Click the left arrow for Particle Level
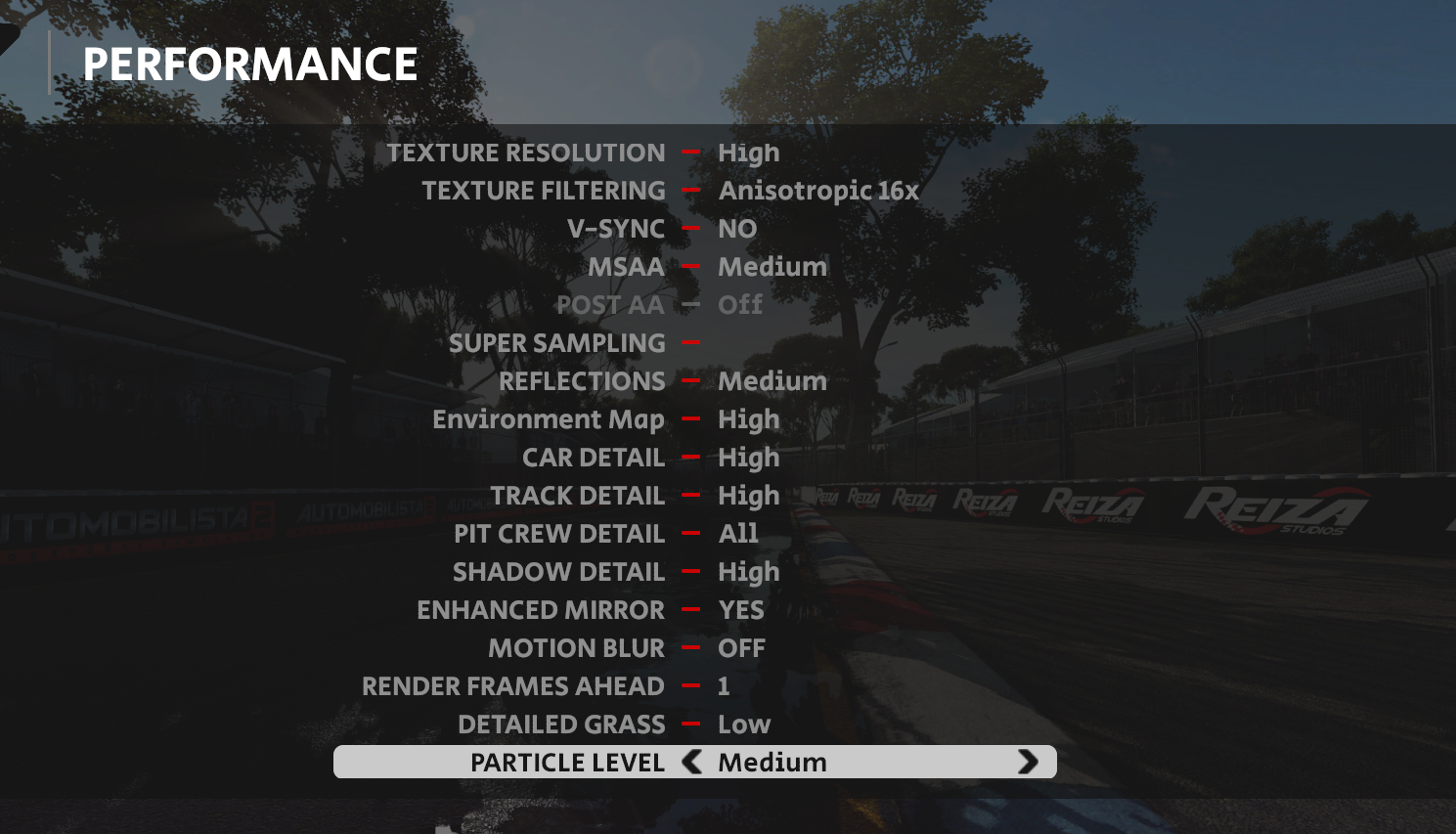 tap(692, 762)
